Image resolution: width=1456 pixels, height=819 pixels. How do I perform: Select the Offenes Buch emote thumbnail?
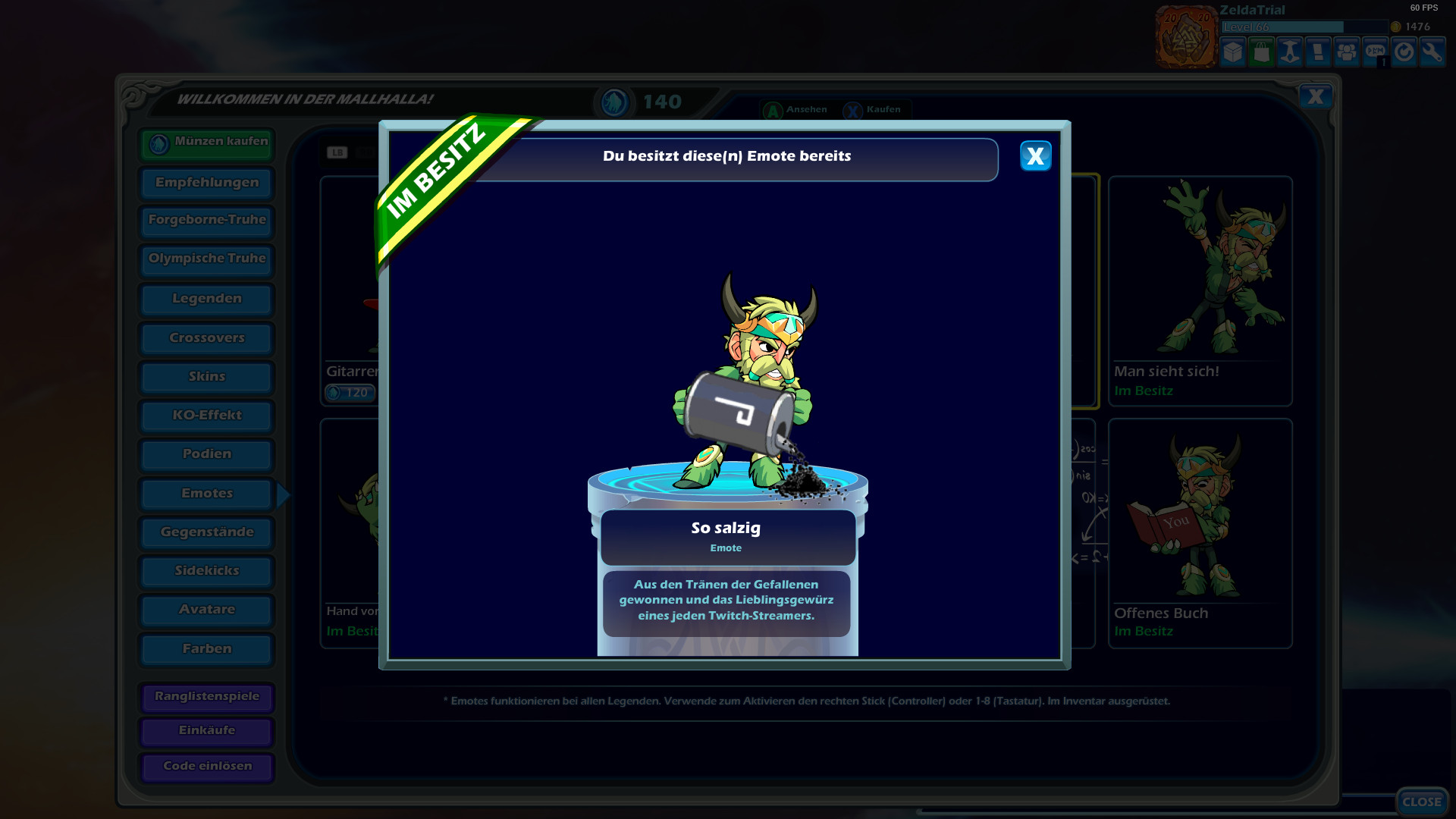[1200, 523]
